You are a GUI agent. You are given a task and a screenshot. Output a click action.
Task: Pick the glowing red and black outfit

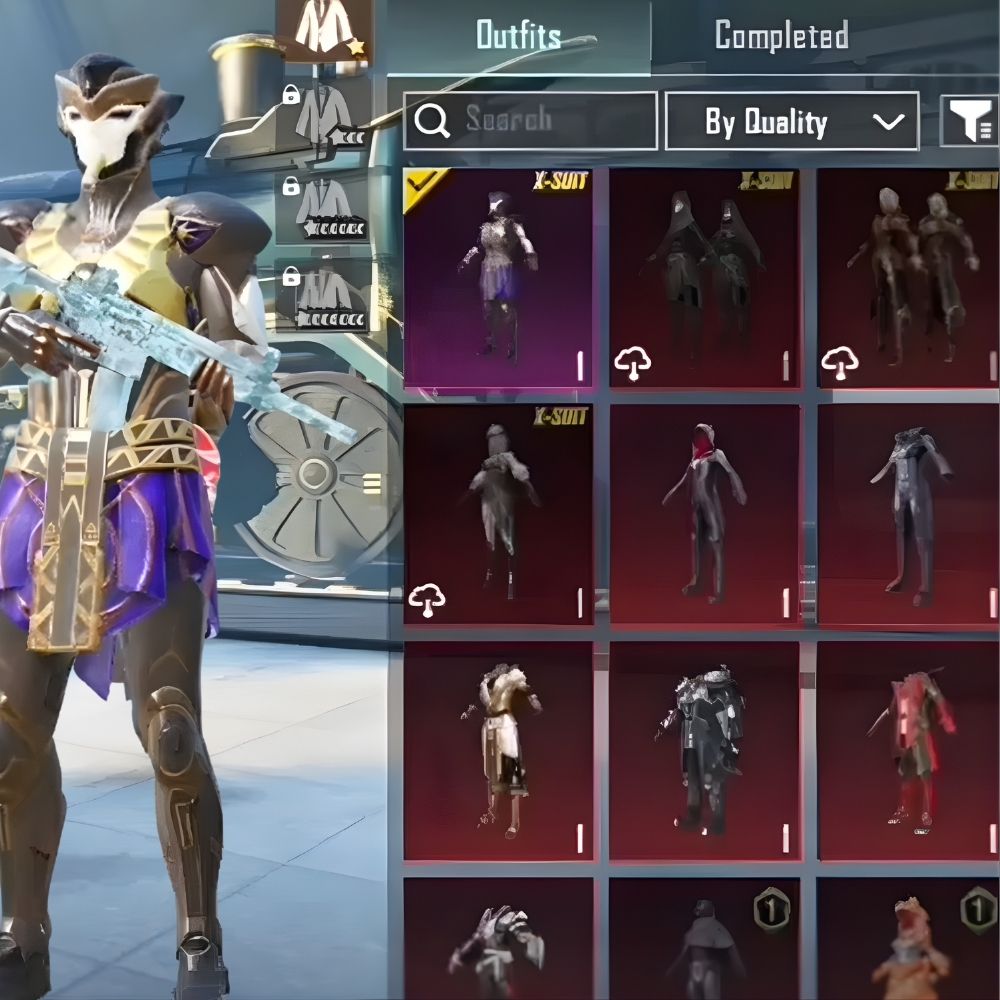pos(908,750)
